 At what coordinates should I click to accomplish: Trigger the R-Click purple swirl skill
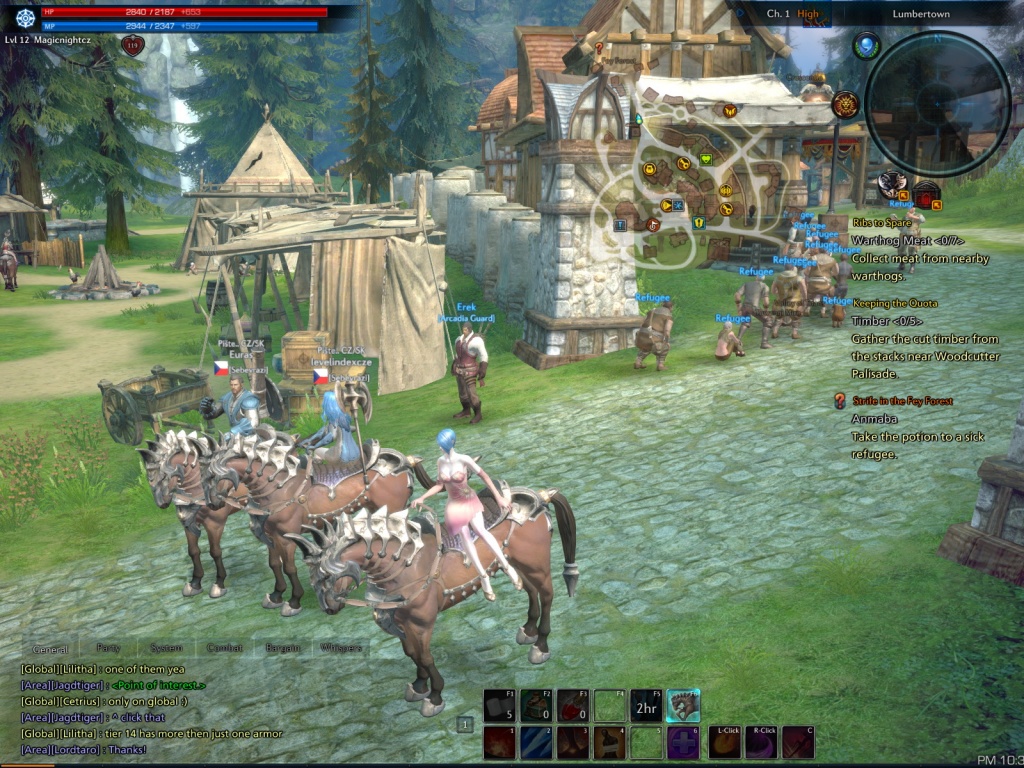pyautogui.click(x=761, y=742)
